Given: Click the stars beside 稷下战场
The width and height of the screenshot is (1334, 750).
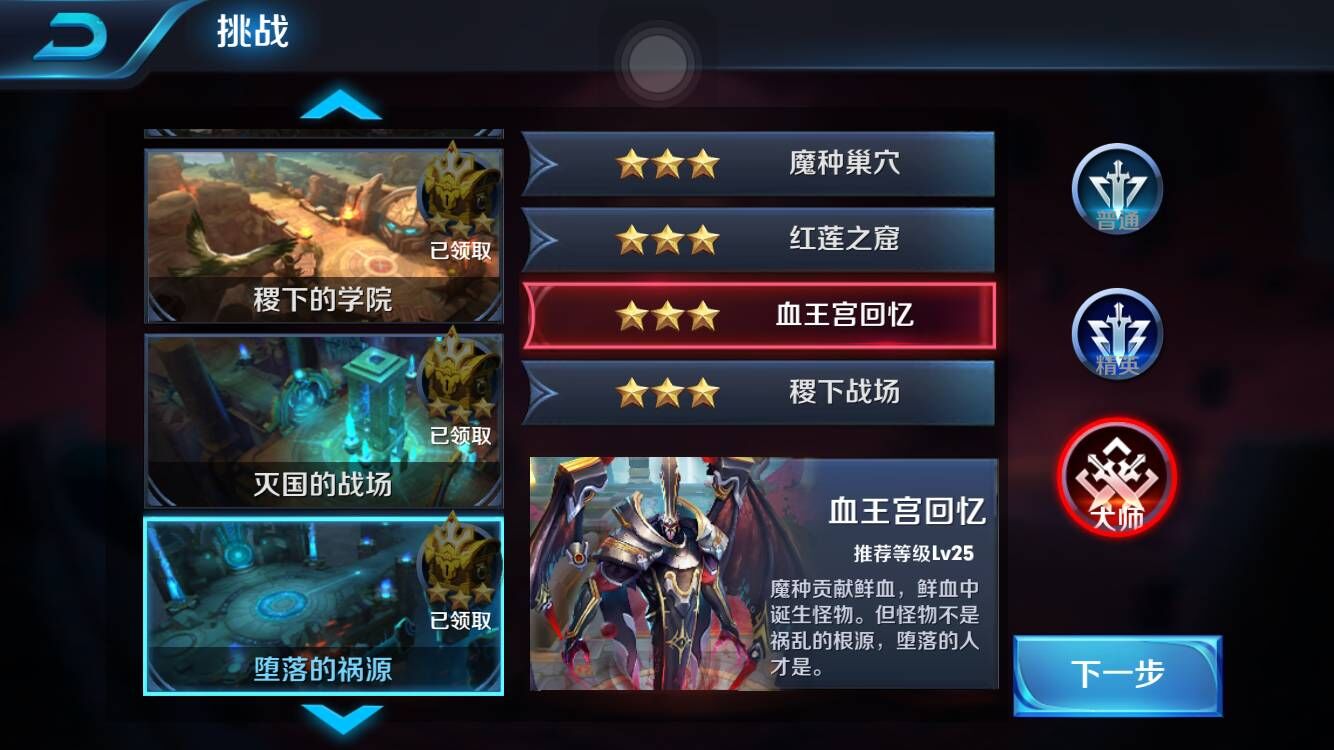Looking at the screenshot, I should (668, 393).
